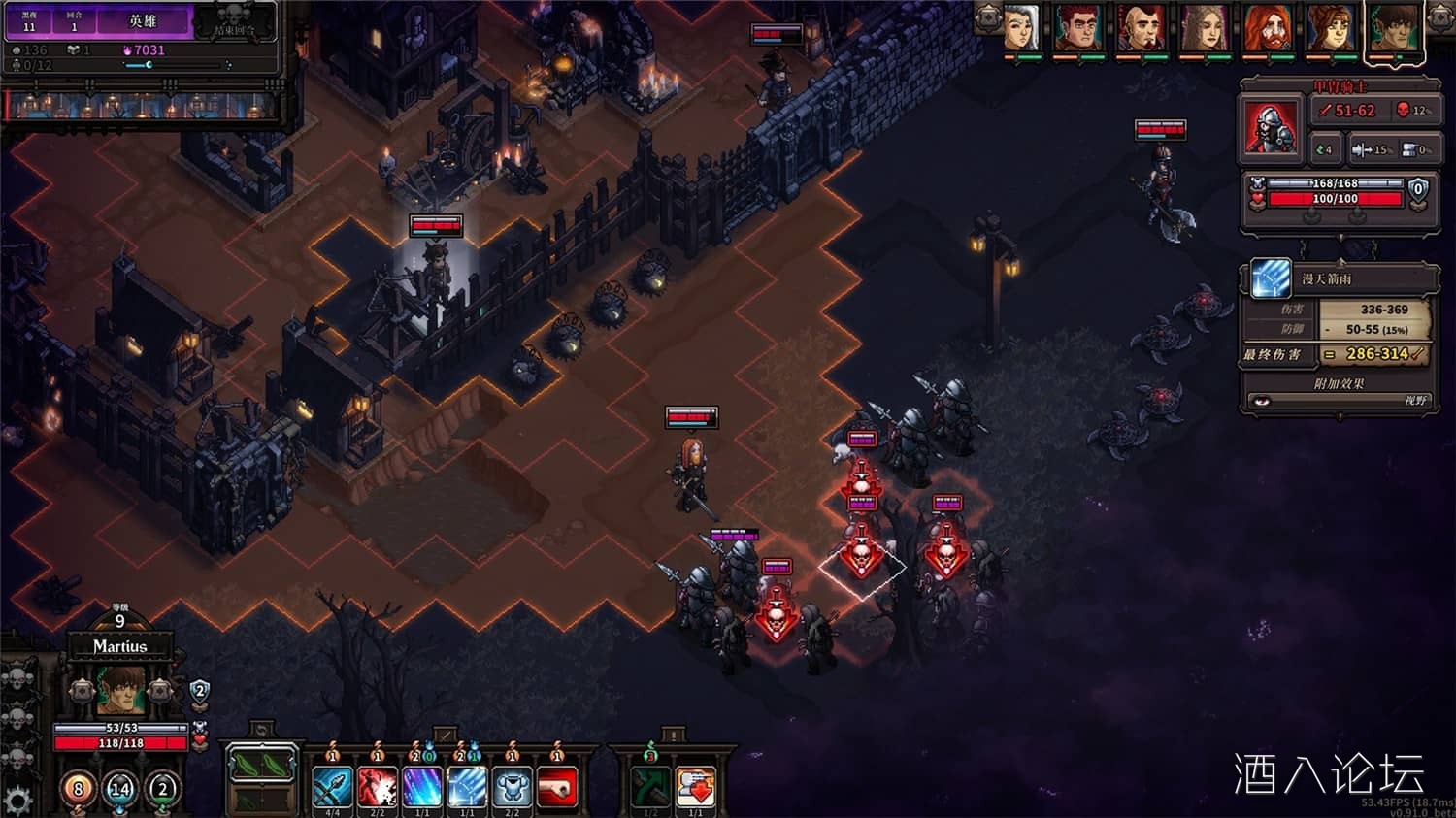Use the blue chest armor skill

[512, 787]
